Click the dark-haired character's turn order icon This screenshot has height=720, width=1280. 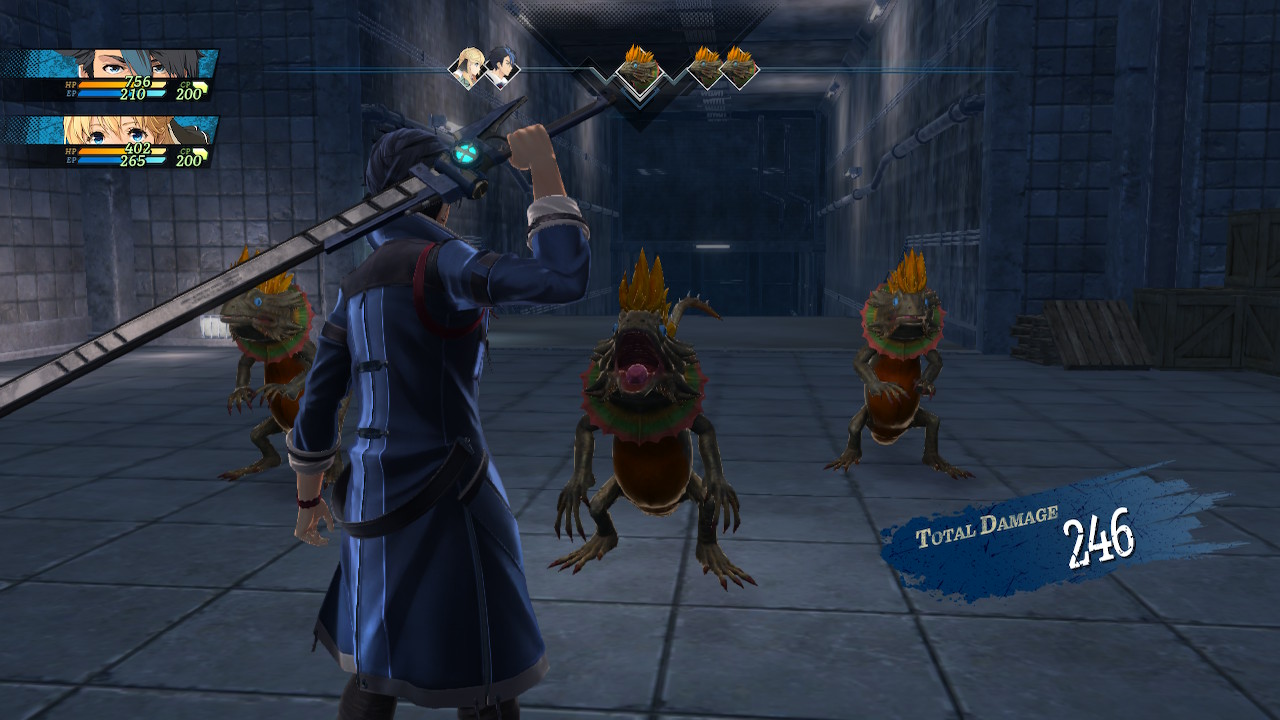[x=499, y=69]
